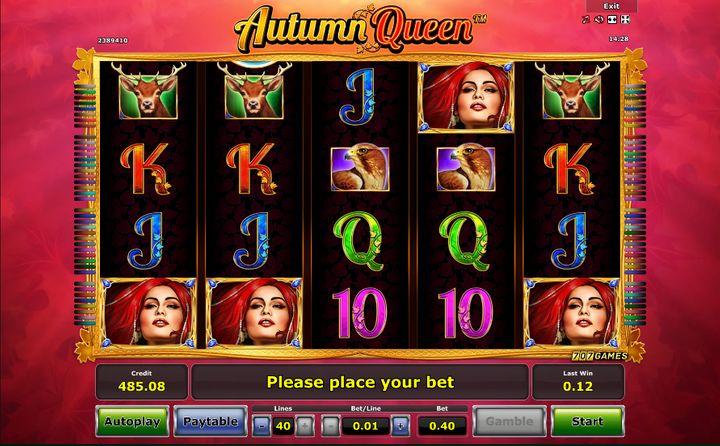Toggle the music note icon
The height and width of the screenshot is (446, 720).
point(586,19)
